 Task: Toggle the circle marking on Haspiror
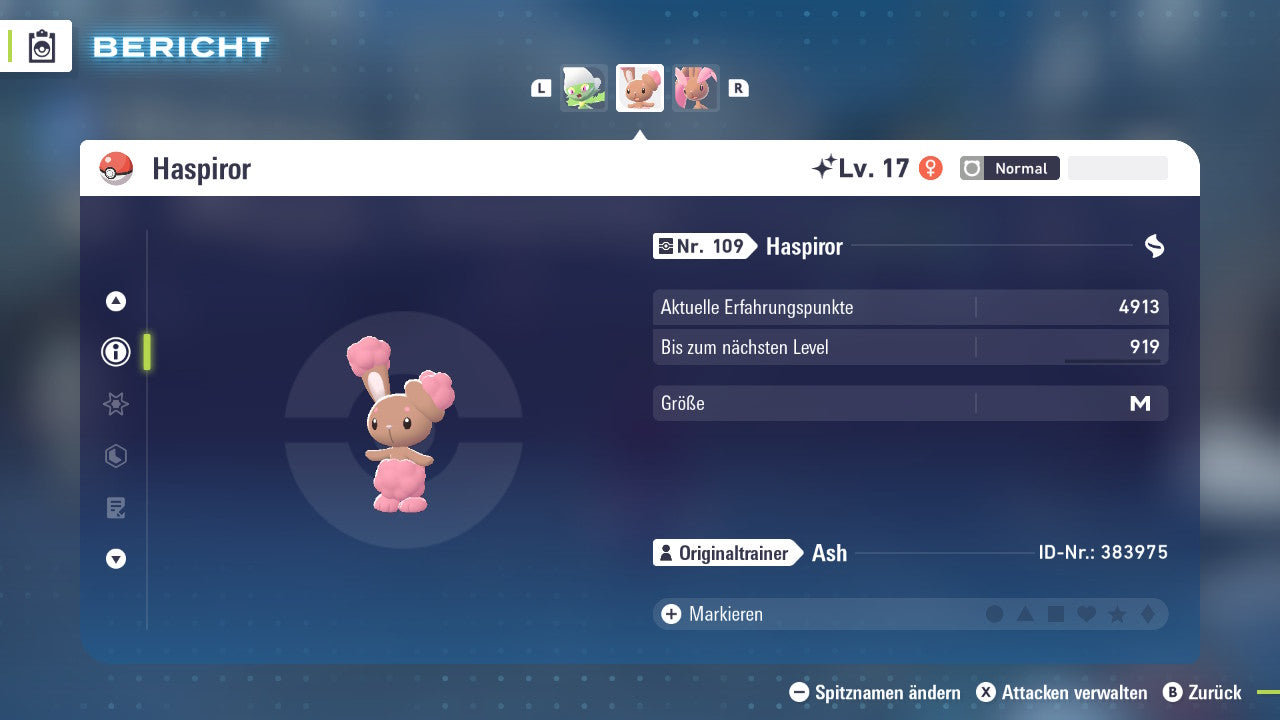(x=995, y=614)
